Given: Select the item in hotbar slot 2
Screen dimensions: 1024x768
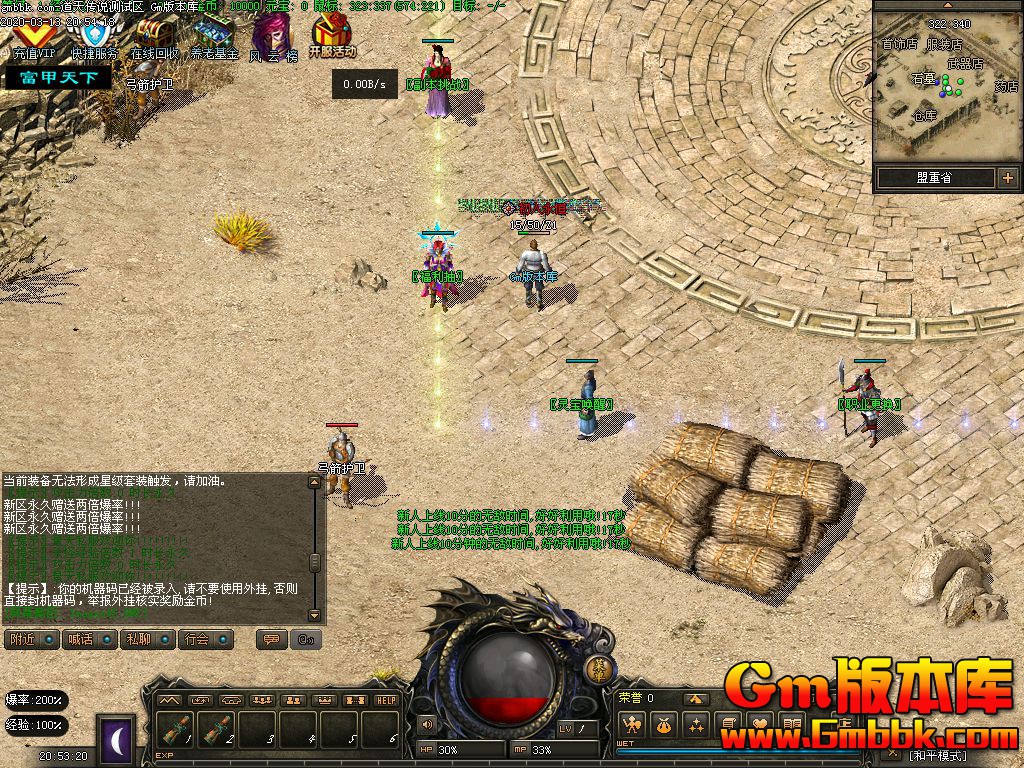Looking at the screenshot, I should (x=217, y=730).
